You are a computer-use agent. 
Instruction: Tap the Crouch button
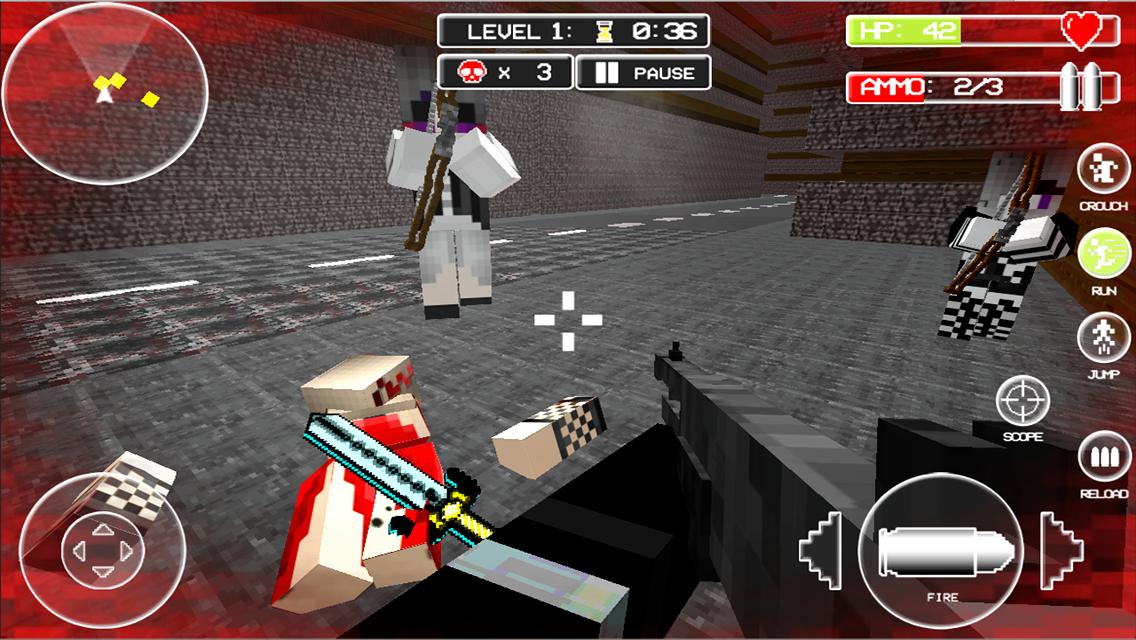click(x=1104, y=172)
